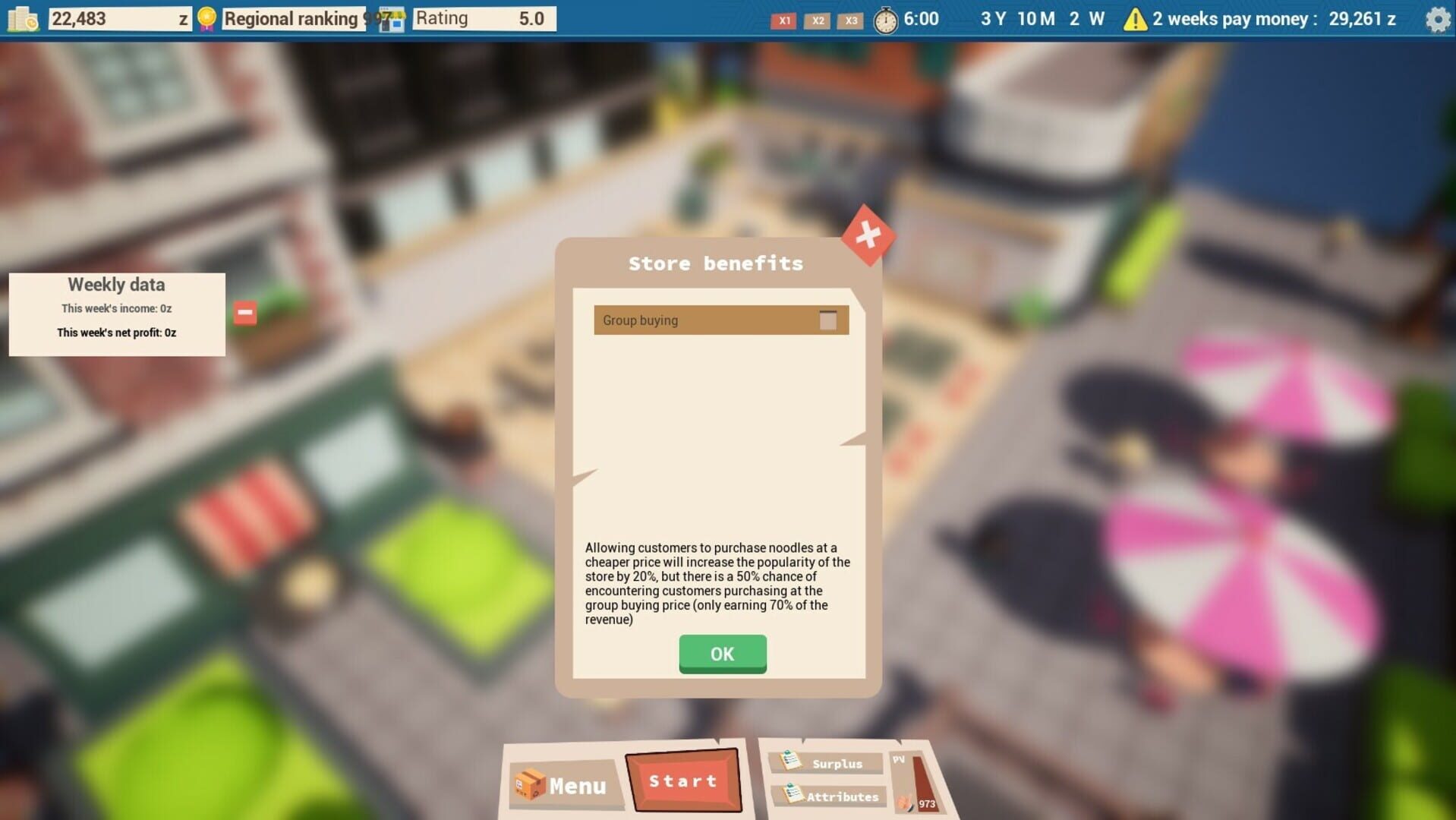
Task: Confirm with the OK button
Action: 720,654
